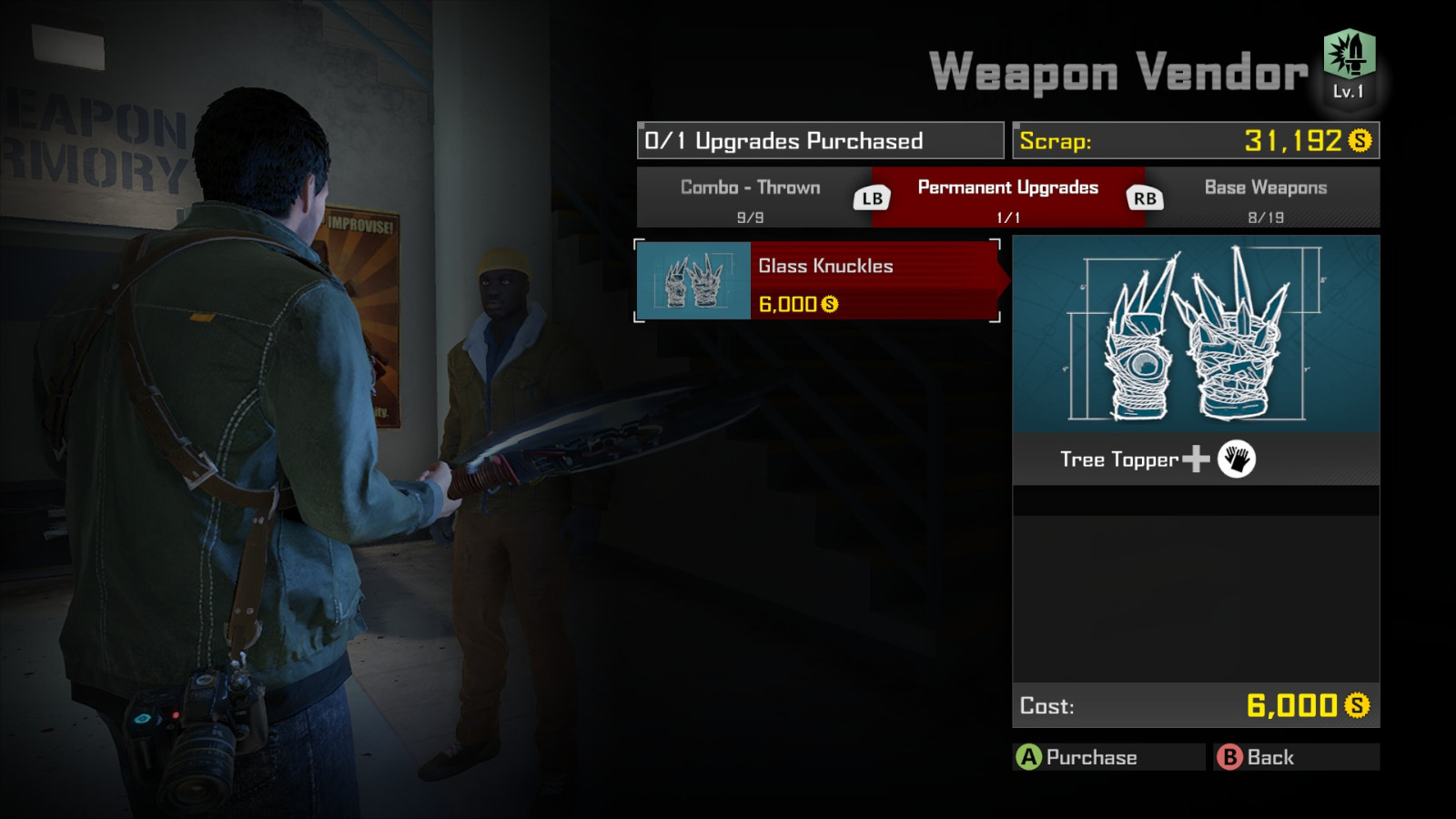Click the Glass Knuckles blueprint thumbnail
The image size is (1456, 819).
point(693,280)
